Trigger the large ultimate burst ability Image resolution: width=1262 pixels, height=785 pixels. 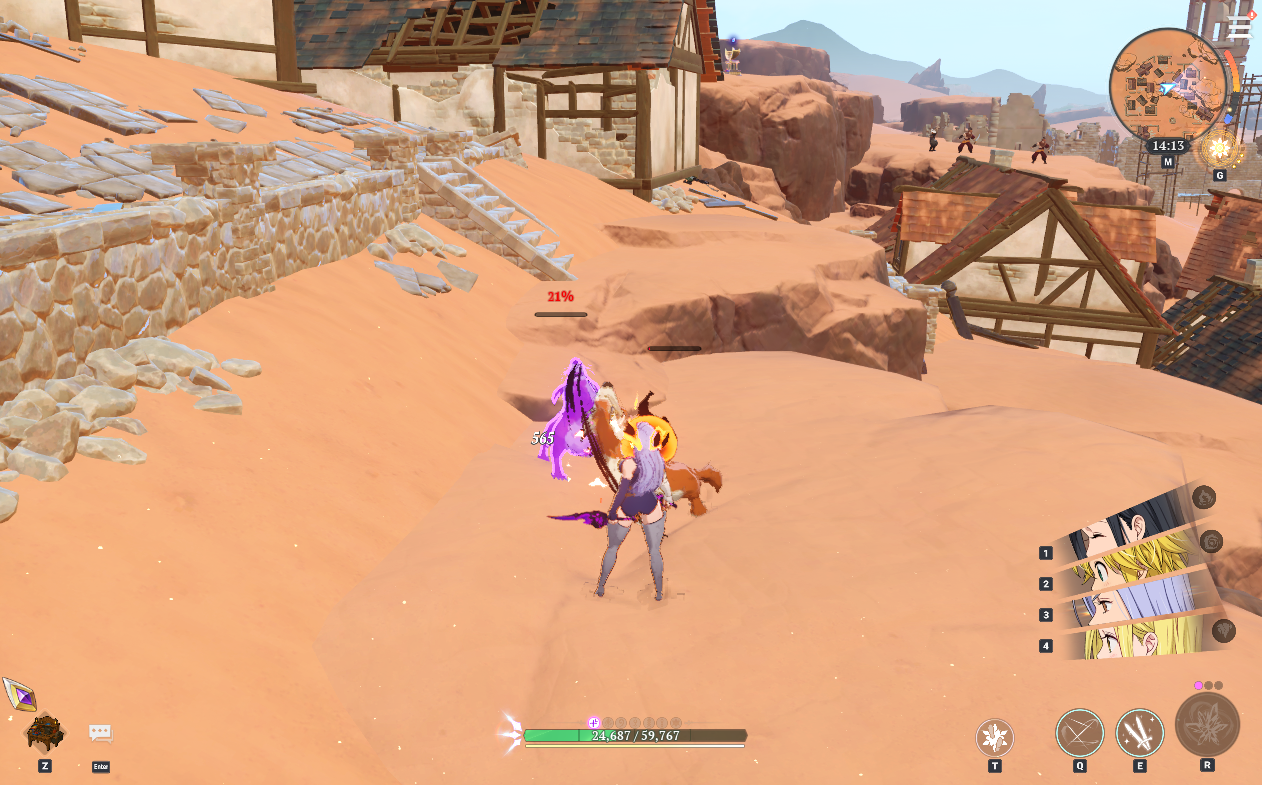tap(1207, 725)
